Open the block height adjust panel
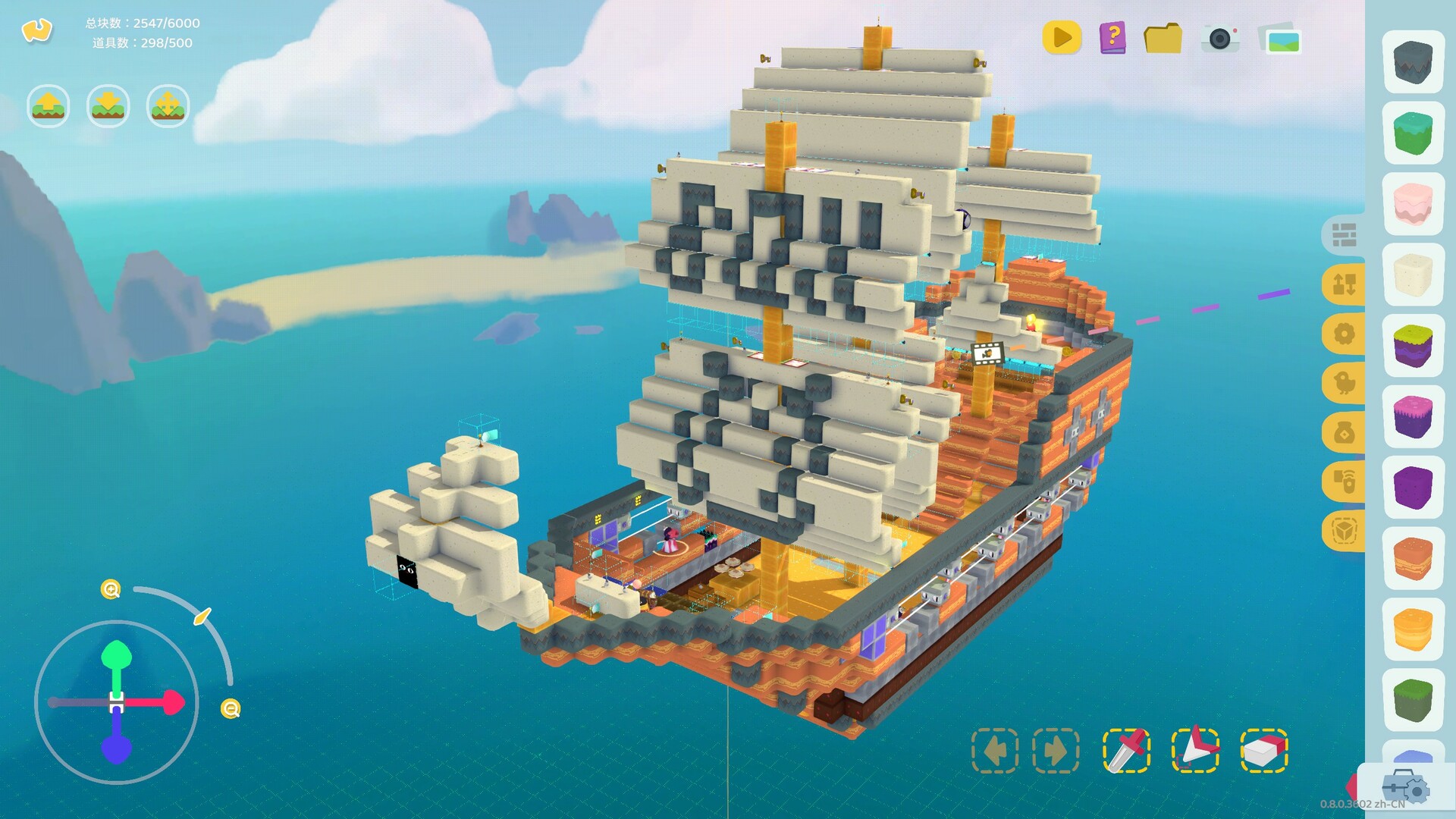The height and width of the screenshot is (819, 1456). pyautogui.click(x=1345, y=283)
